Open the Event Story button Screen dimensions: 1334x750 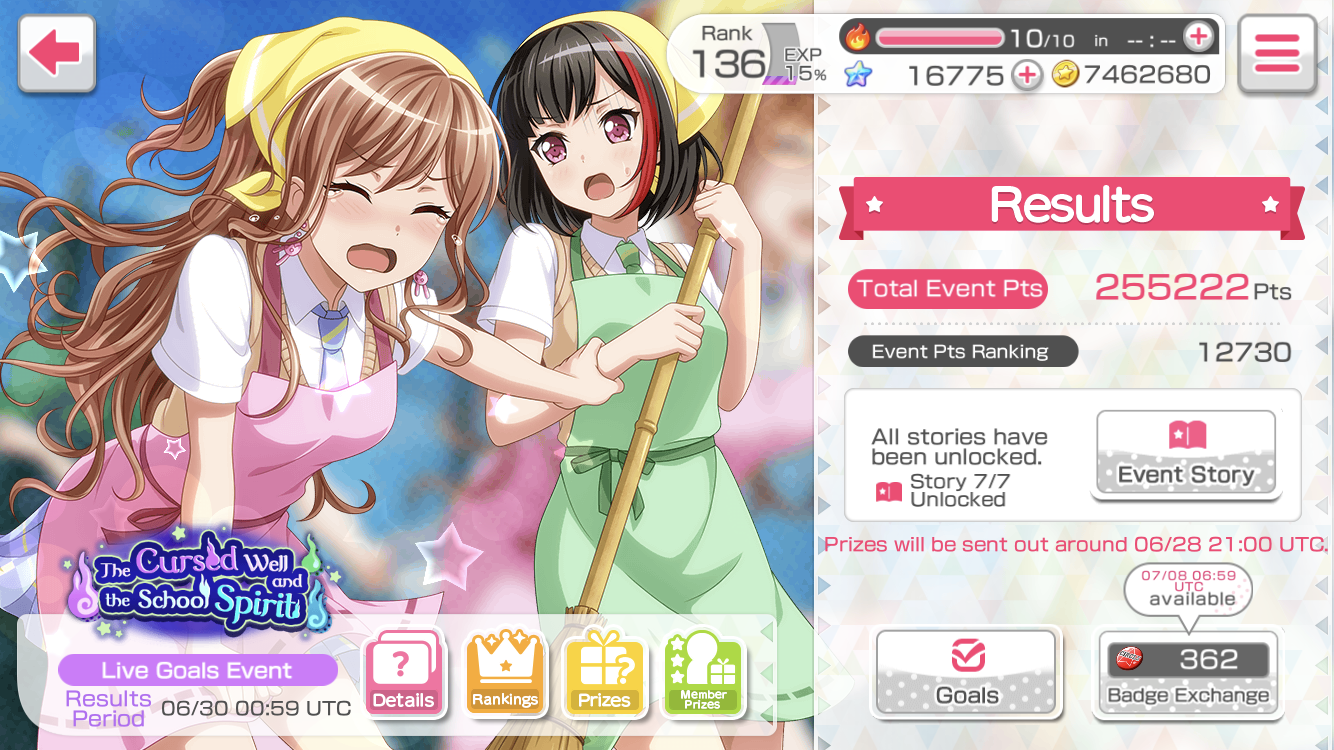(1186, 454)
